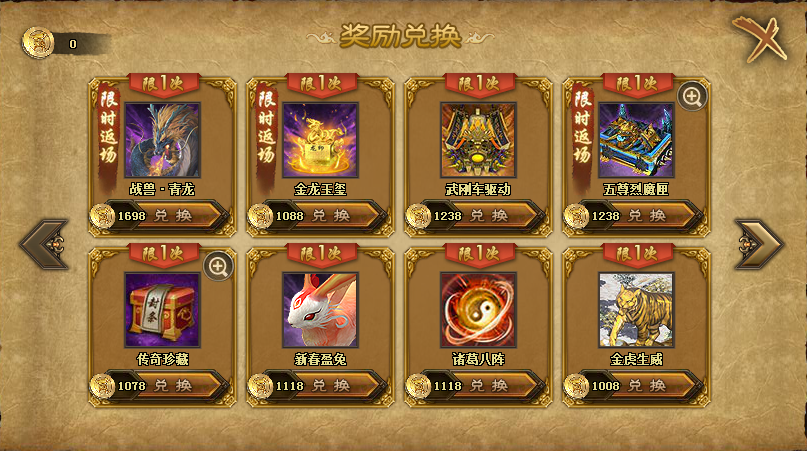Magnify the 五尊烈魔匣 item preview
The height and width of the screenshot is (451, 807).
692,96
